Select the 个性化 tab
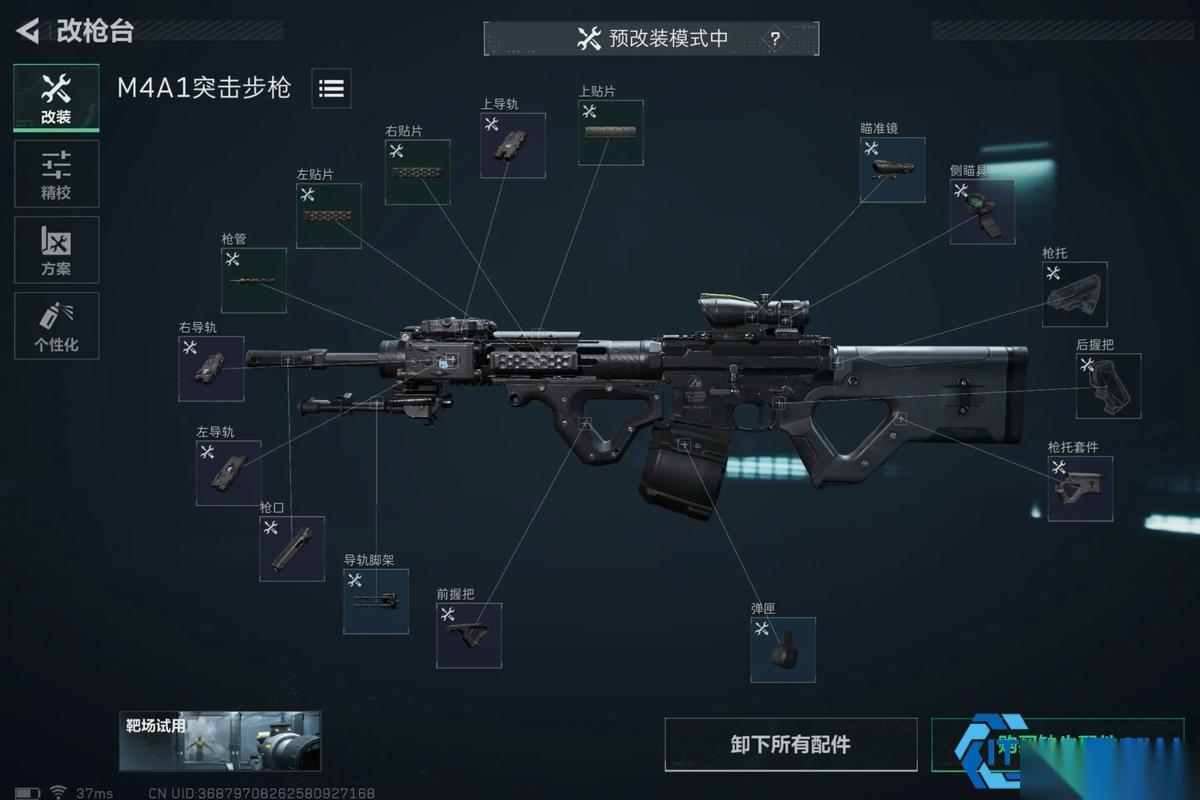The width and height of the screenshot is (1200, 800). pos(56,326)
